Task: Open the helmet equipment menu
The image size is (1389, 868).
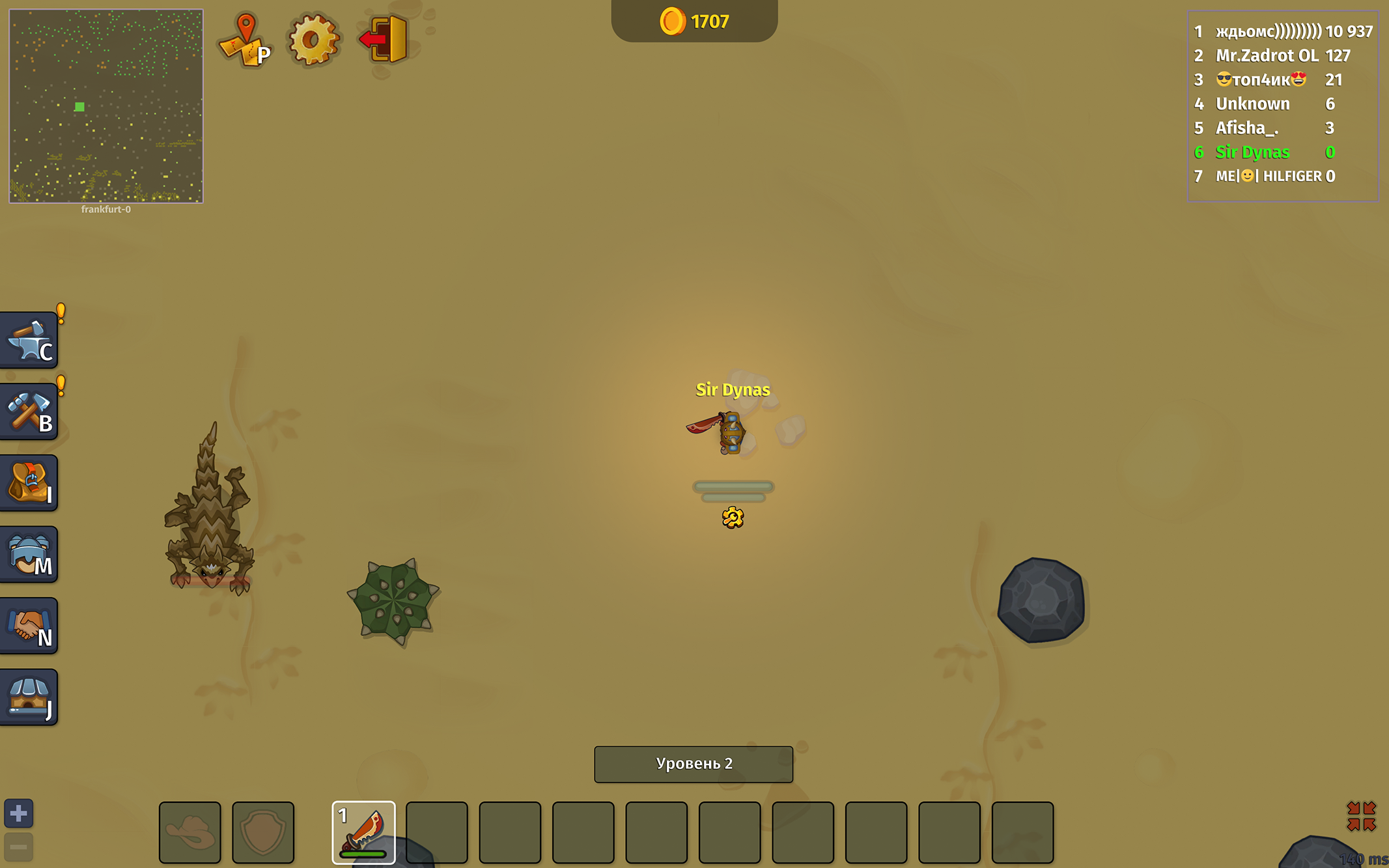Action: (x=29, y=554)
